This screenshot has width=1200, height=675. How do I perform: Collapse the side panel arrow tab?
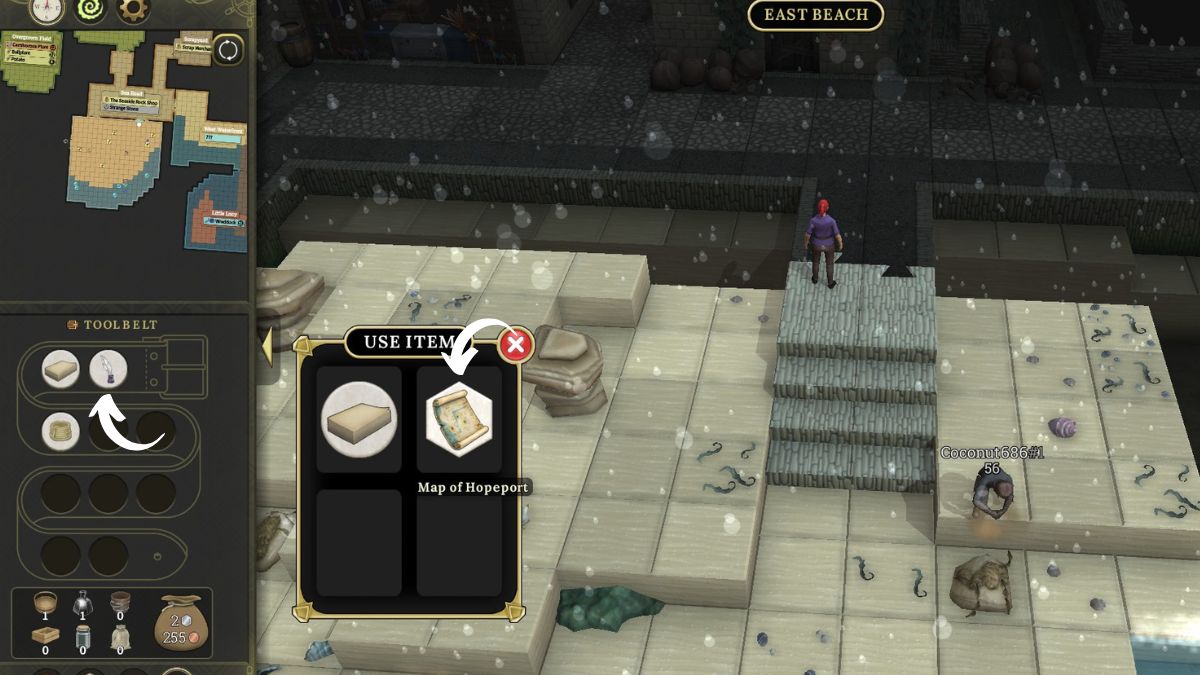pyautogui.click(x=266, y=346)
